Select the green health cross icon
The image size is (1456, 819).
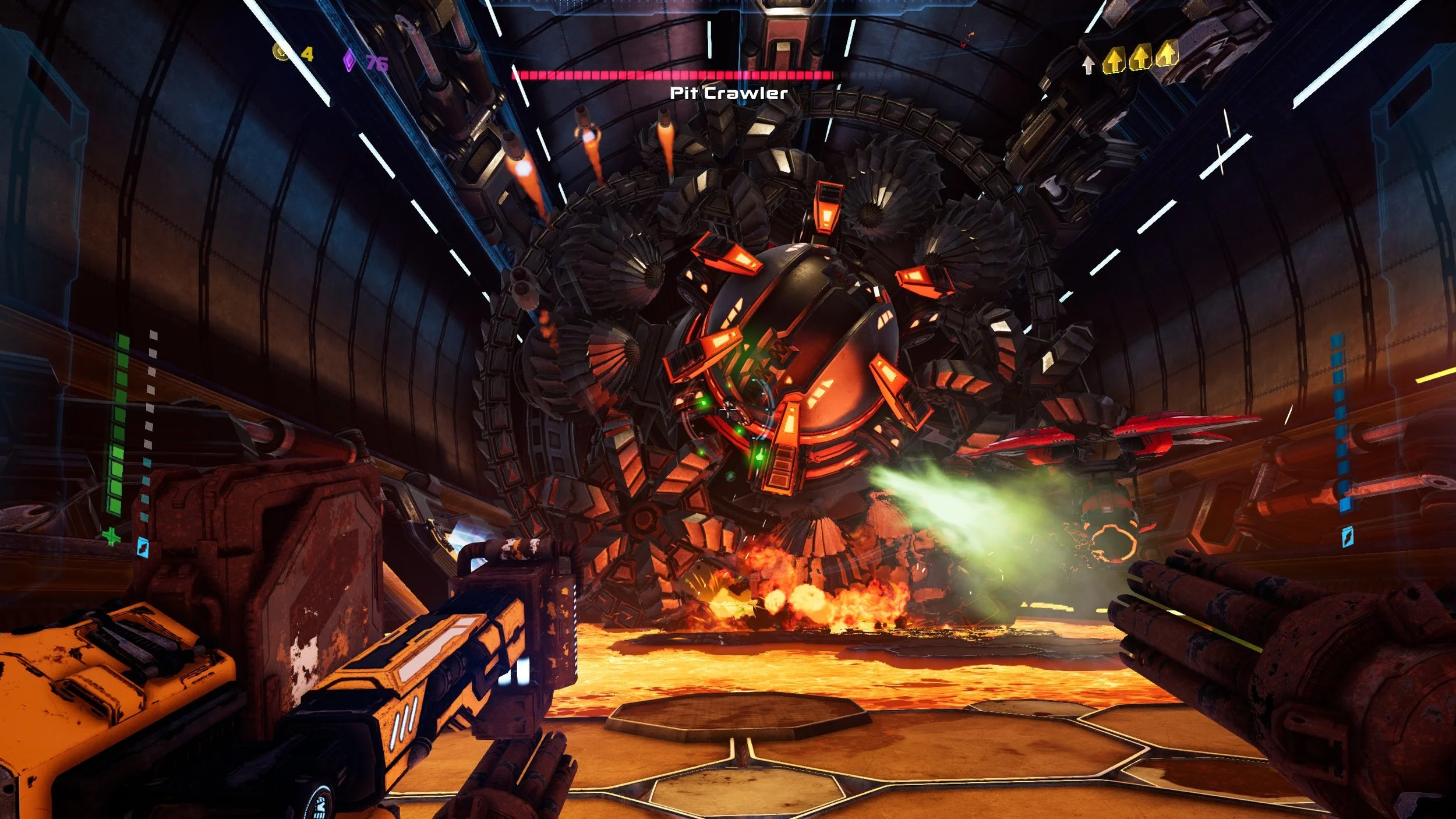[111, 536]
